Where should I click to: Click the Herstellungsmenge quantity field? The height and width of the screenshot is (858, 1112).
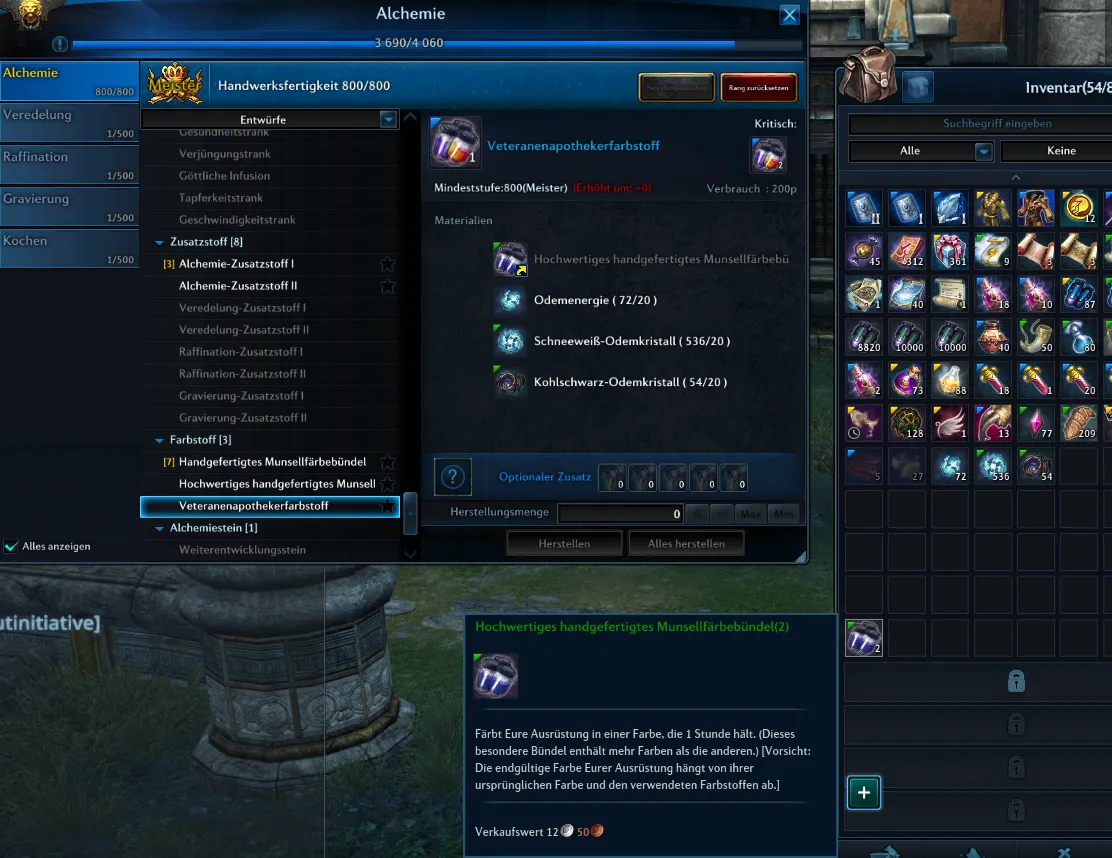pos(620,514)
